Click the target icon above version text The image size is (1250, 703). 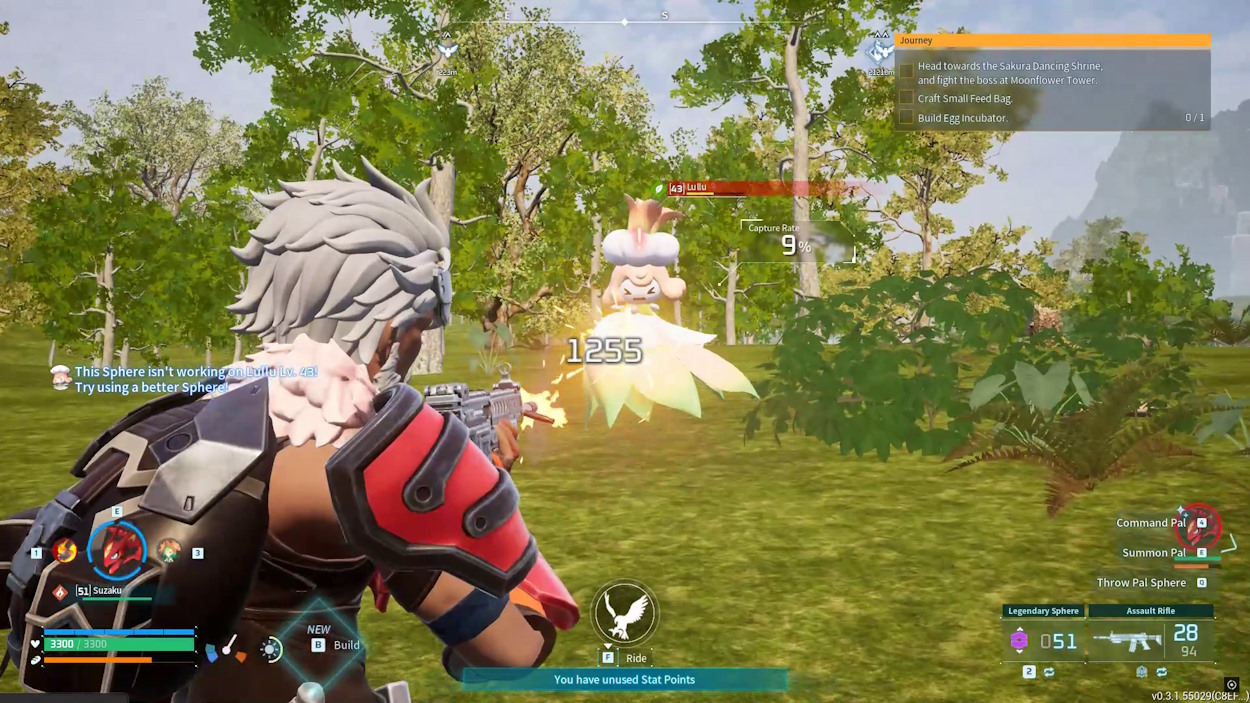[x=1231, y=685]
